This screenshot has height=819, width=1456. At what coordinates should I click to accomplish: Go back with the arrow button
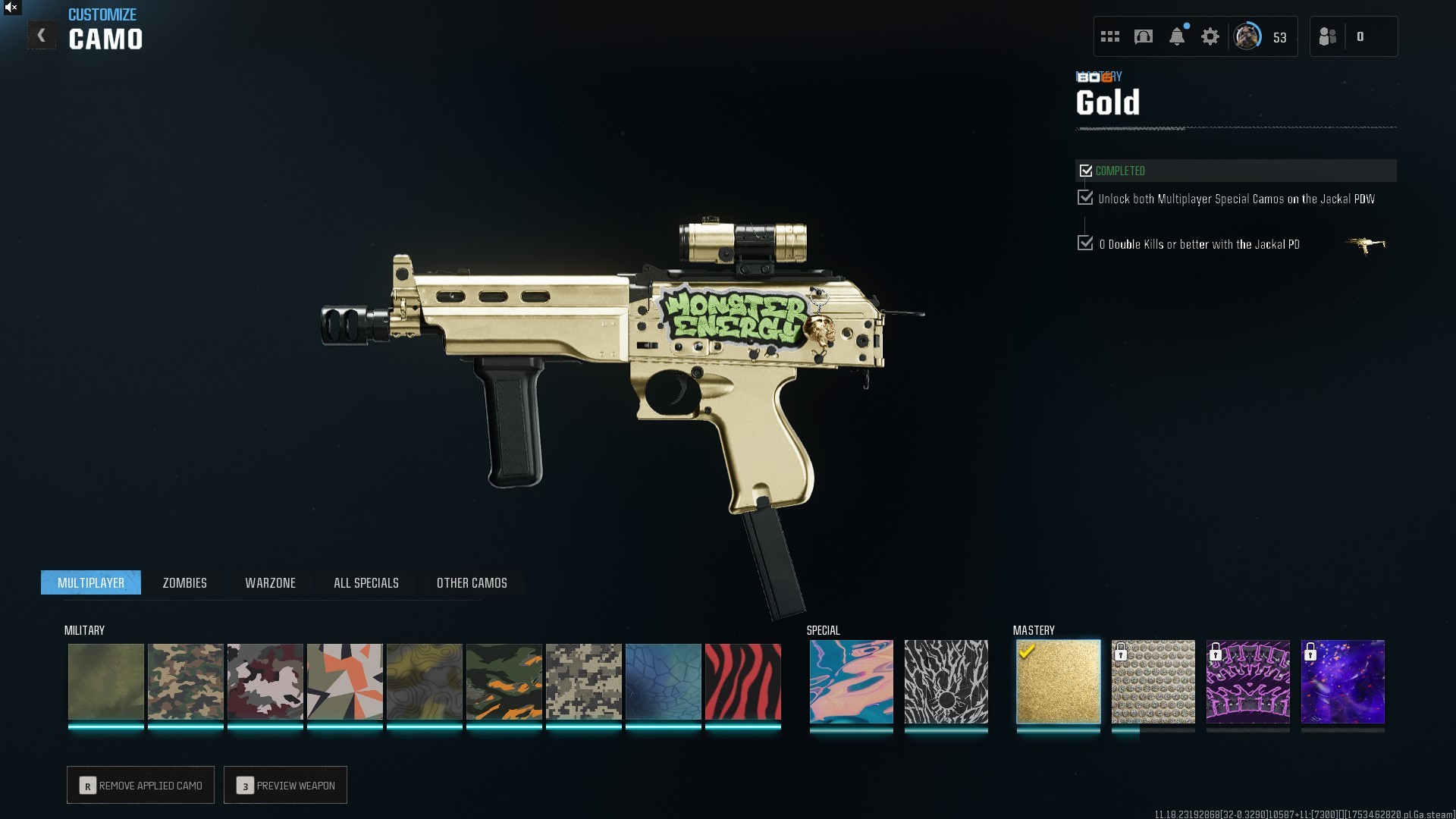tap(42, 36)
